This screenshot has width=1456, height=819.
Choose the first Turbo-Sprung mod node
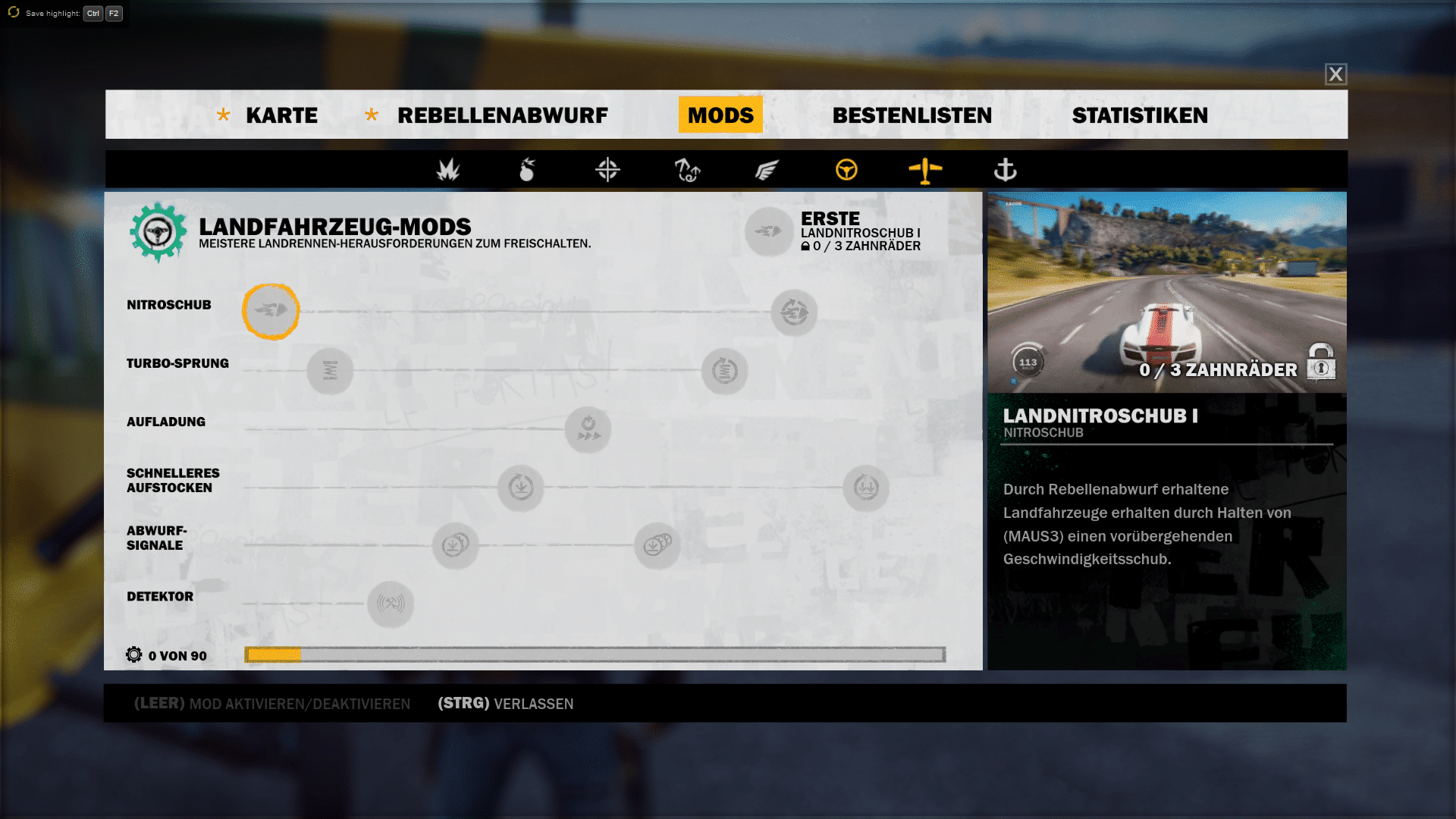(330, 371)
